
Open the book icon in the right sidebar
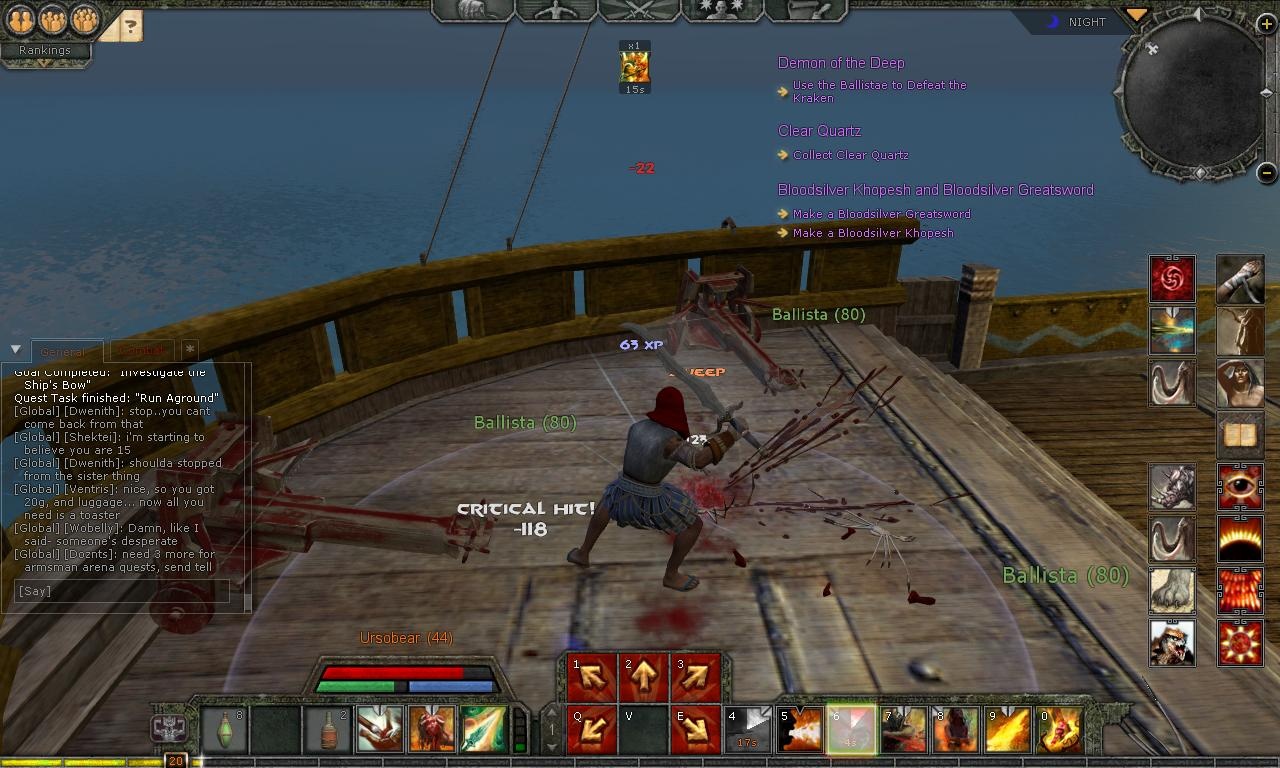click(1240, 435)
